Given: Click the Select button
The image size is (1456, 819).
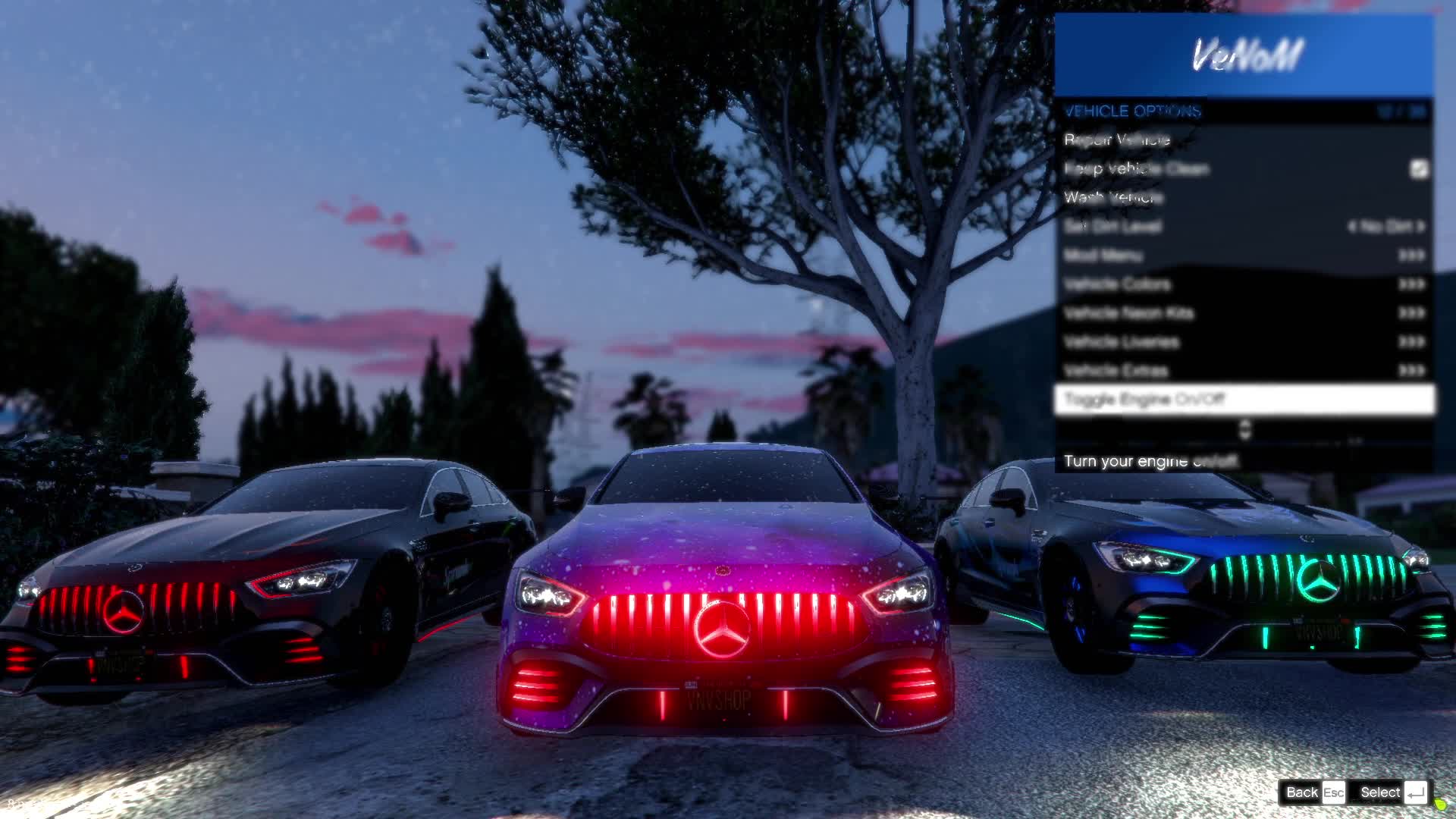Looking at the screenshot, I should (1392, 792).
